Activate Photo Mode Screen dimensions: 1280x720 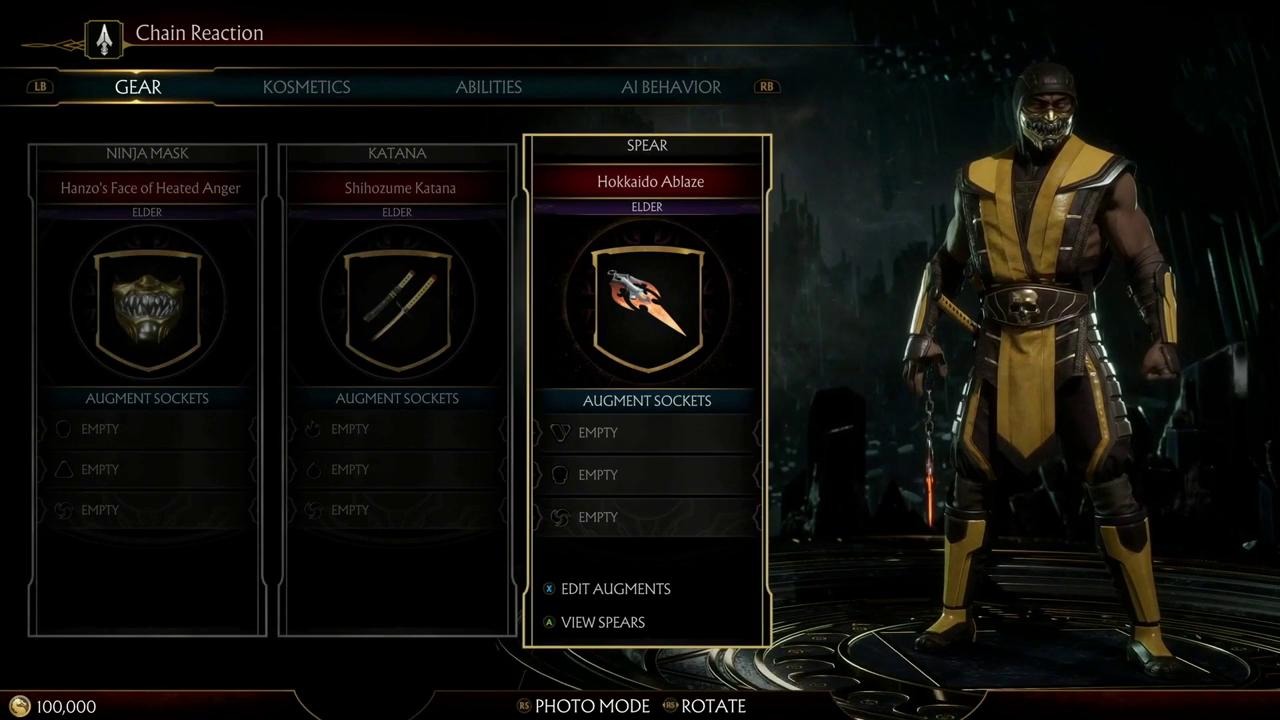point(591,706)
